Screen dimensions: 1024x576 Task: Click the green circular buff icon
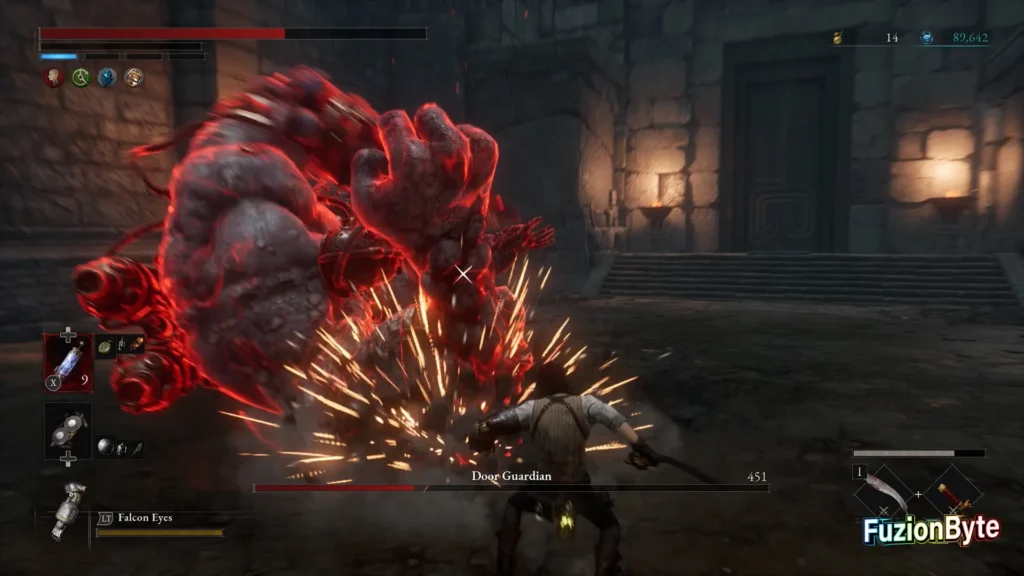[81, 78]
